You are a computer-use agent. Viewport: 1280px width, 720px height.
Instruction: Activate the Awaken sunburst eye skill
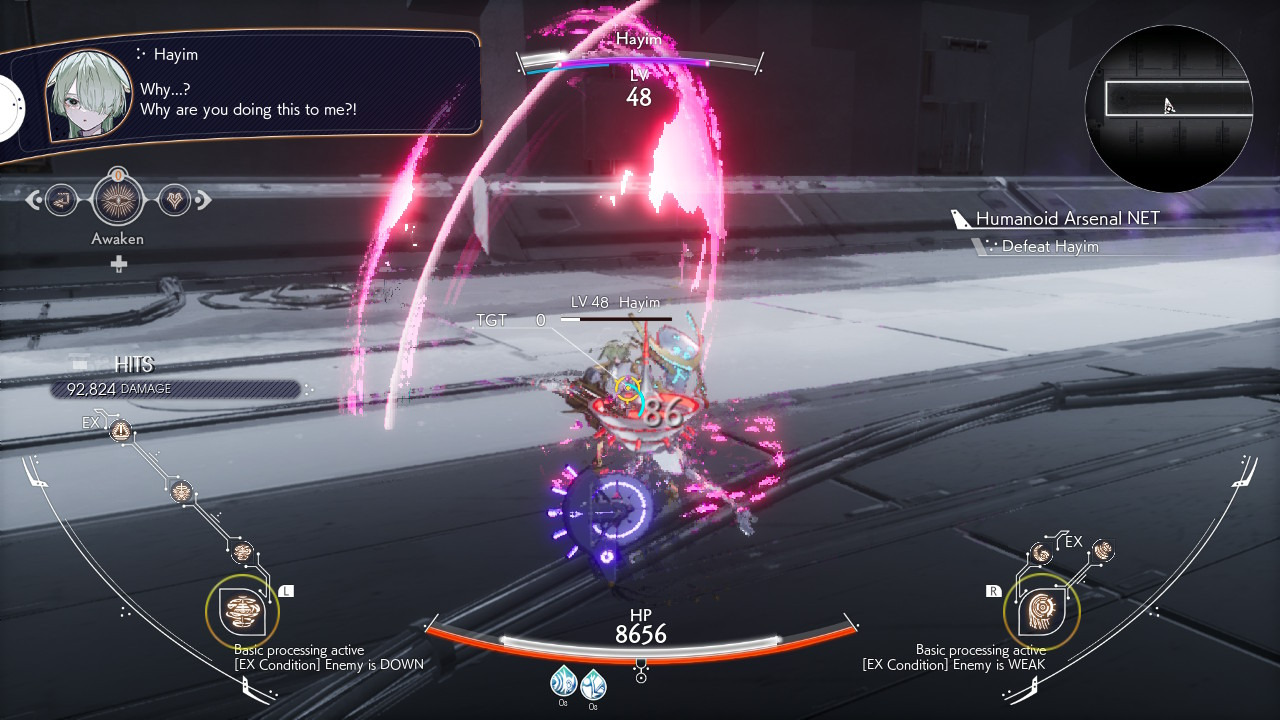point(118,200)
